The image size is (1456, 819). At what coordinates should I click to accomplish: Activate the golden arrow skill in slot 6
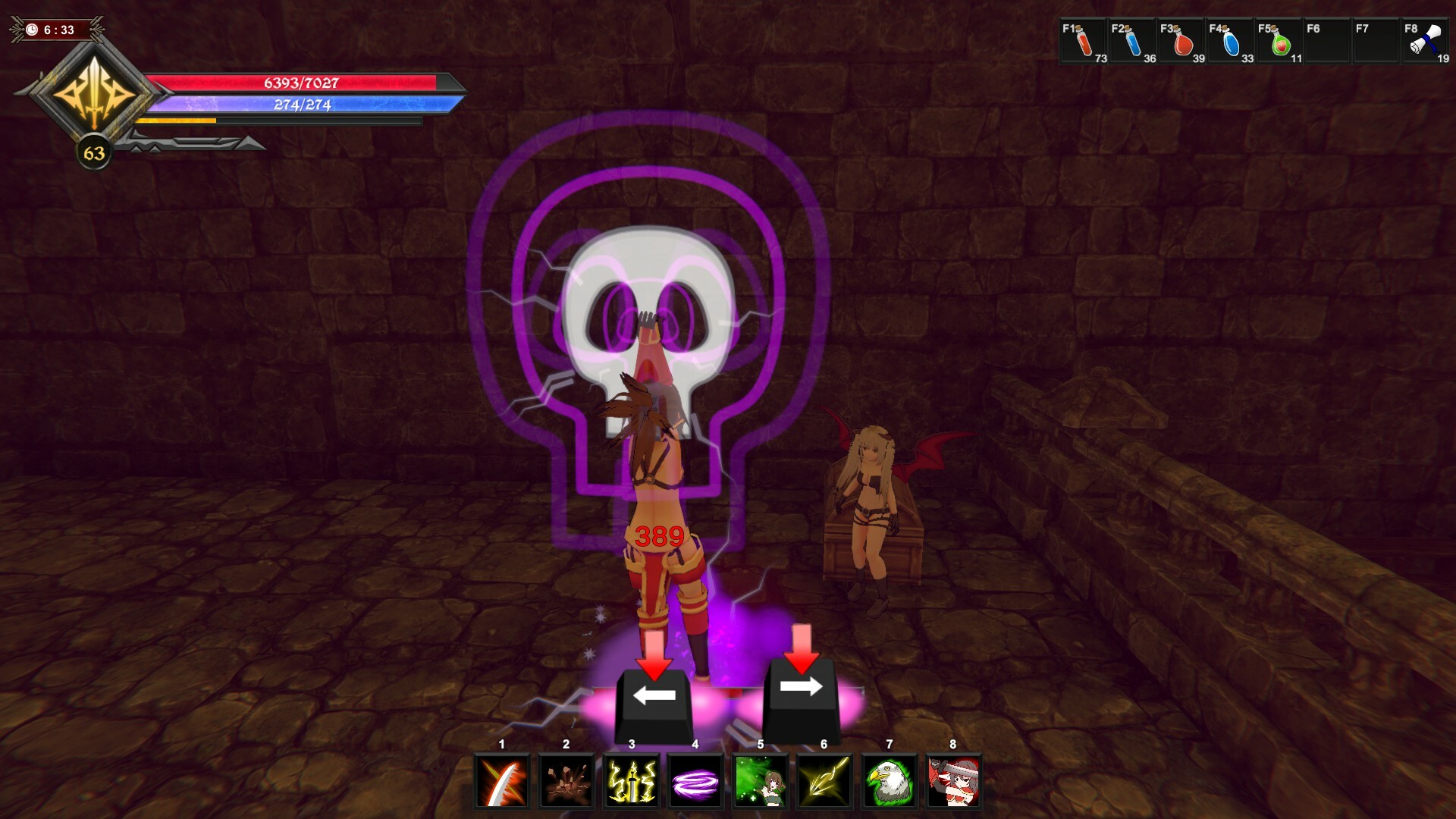pos(824,783)
